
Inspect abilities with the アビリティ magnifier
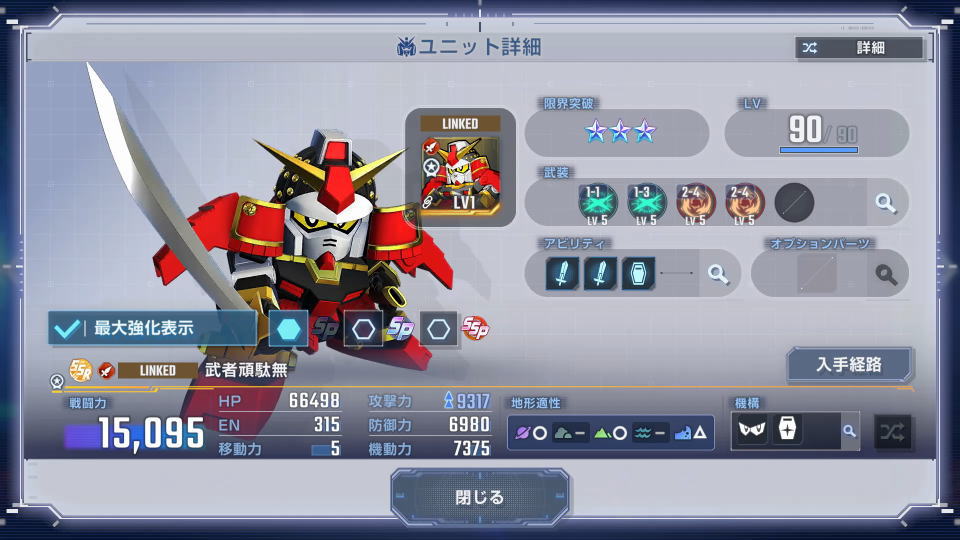click(x=717, y=274)
